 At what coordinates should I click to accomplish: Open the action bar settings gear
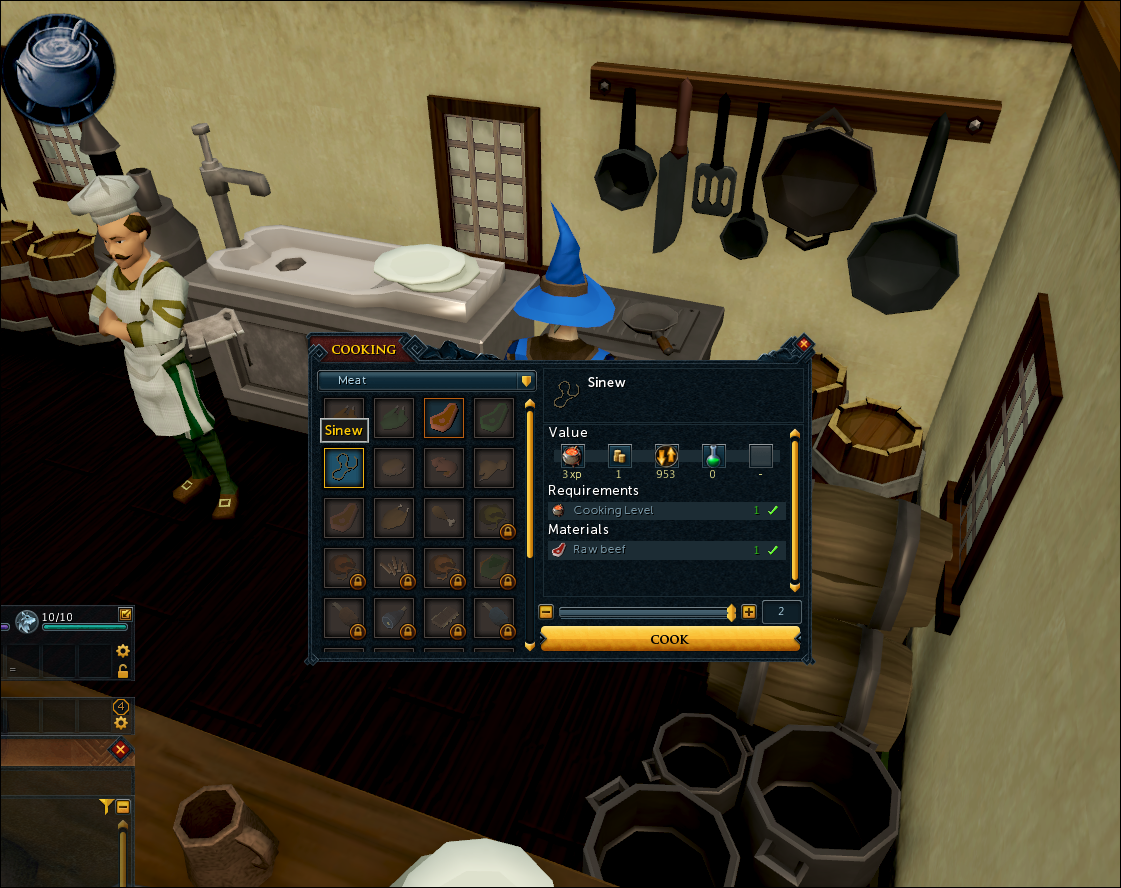pos(123,651)
